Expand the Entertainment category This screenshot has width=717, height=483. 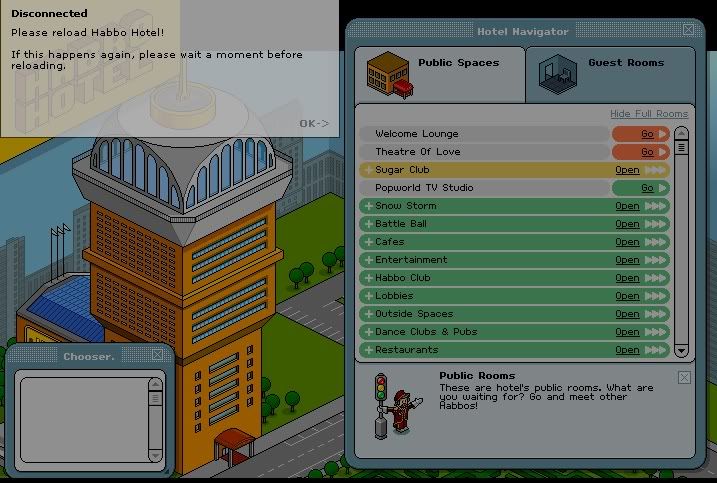pos(627,260)
